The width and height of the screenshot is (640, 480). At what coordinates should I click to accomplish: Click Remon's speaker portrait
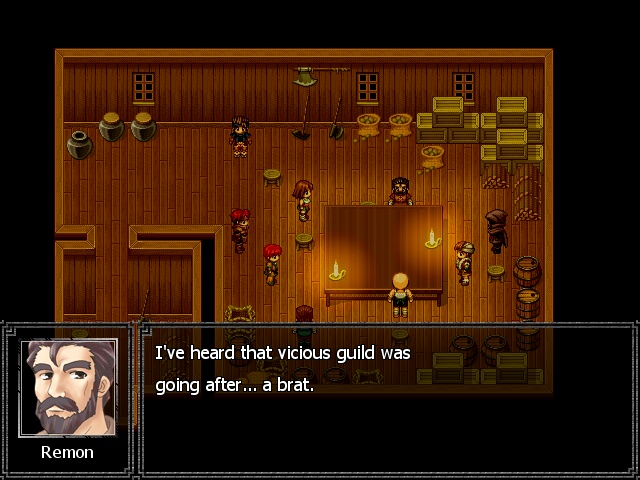[x=68, y=387]
